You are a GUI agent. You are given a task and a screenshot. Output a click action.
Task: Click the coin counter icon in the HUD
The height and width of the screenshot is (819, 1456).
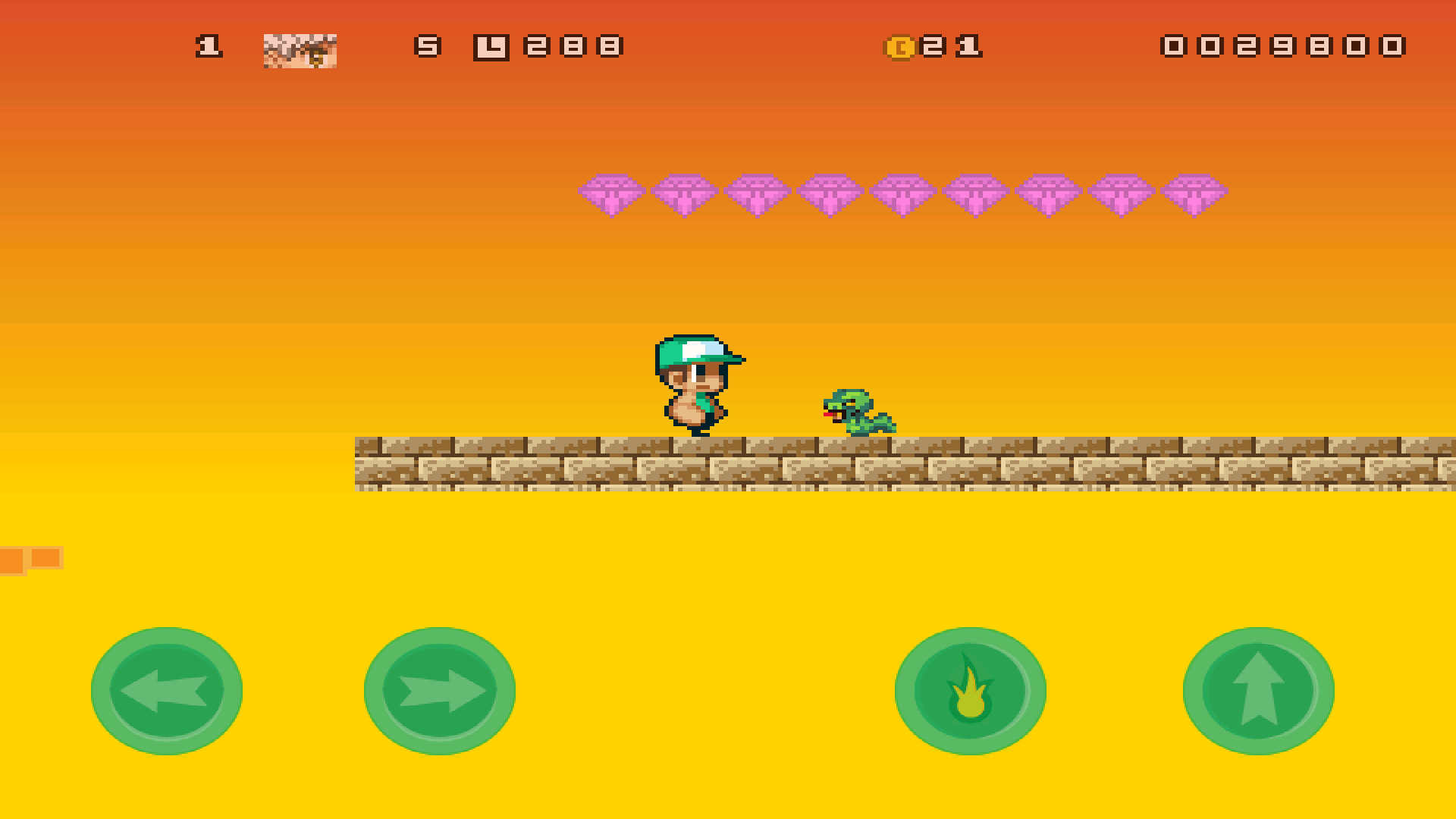pos(899,47)
